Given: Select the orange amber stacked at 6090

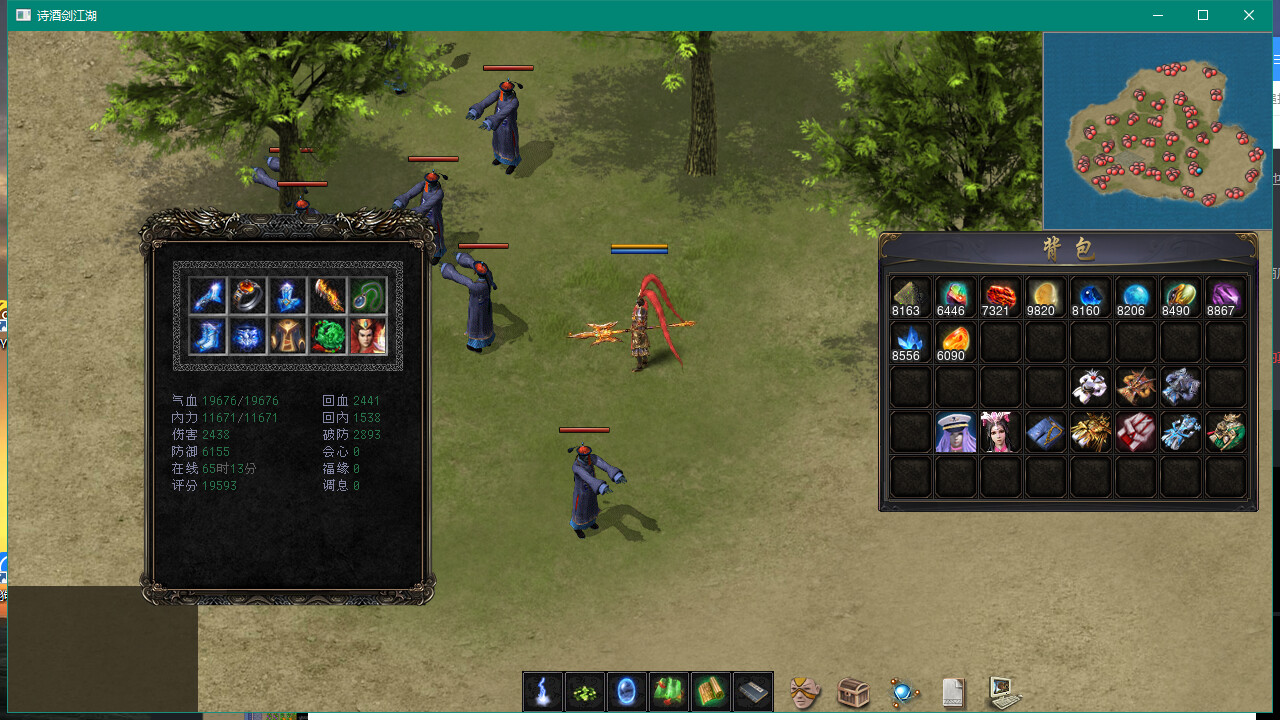Looking at the screenshot, I should point(955,342).
